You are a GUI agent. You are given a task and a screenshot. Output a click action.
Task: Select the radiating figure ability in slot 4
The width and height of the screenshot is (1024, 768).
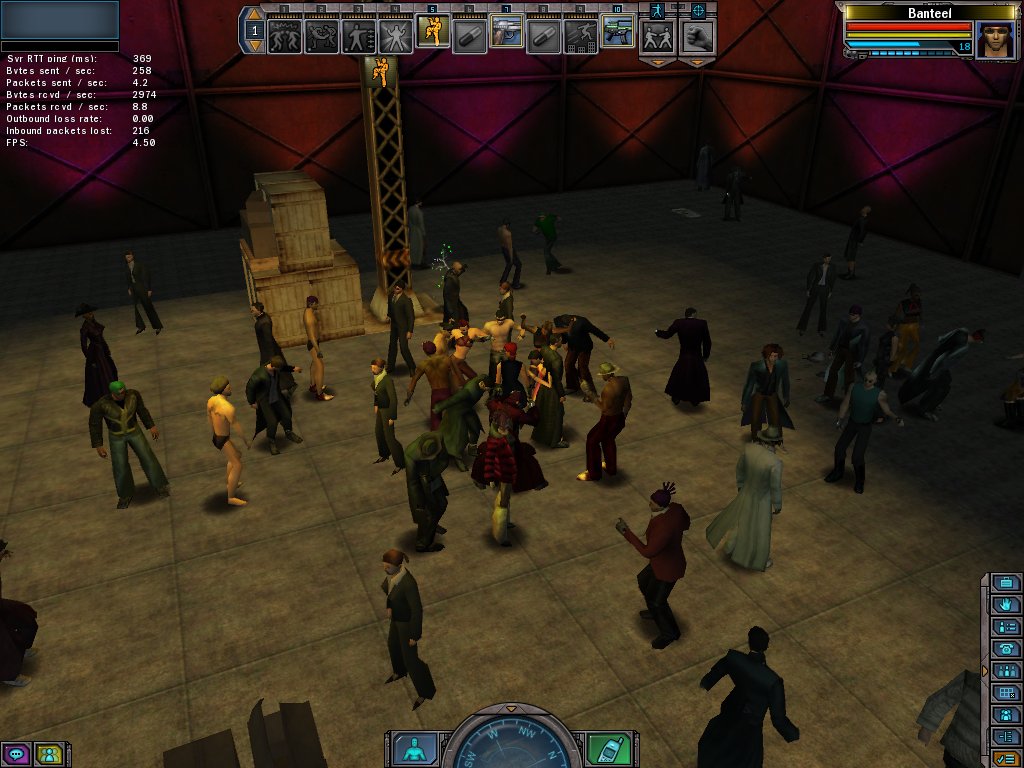tap(395, 34)
